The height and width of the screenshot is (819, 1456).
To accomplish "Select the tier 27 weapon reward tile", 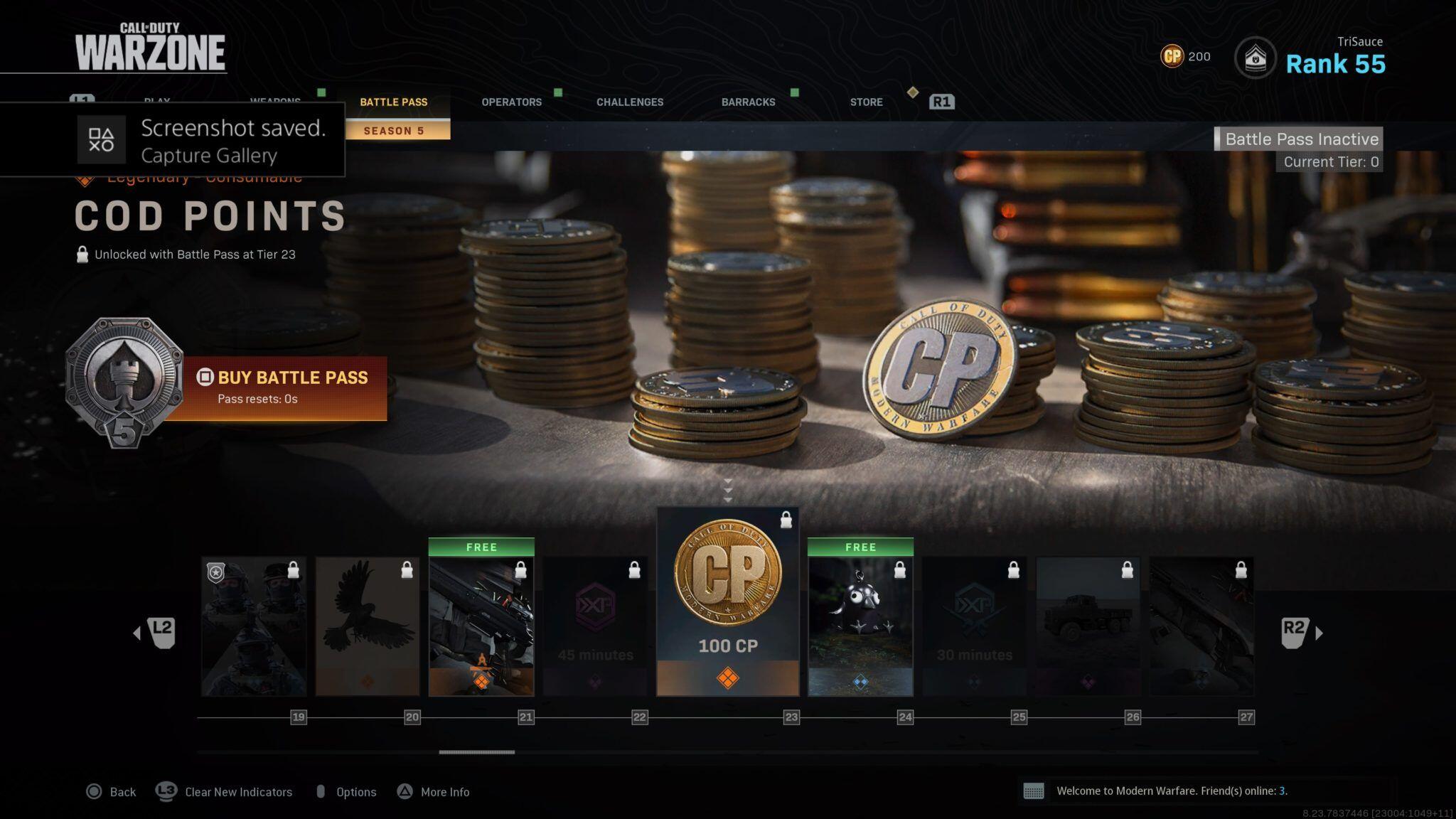I will tap(1201, 626).
